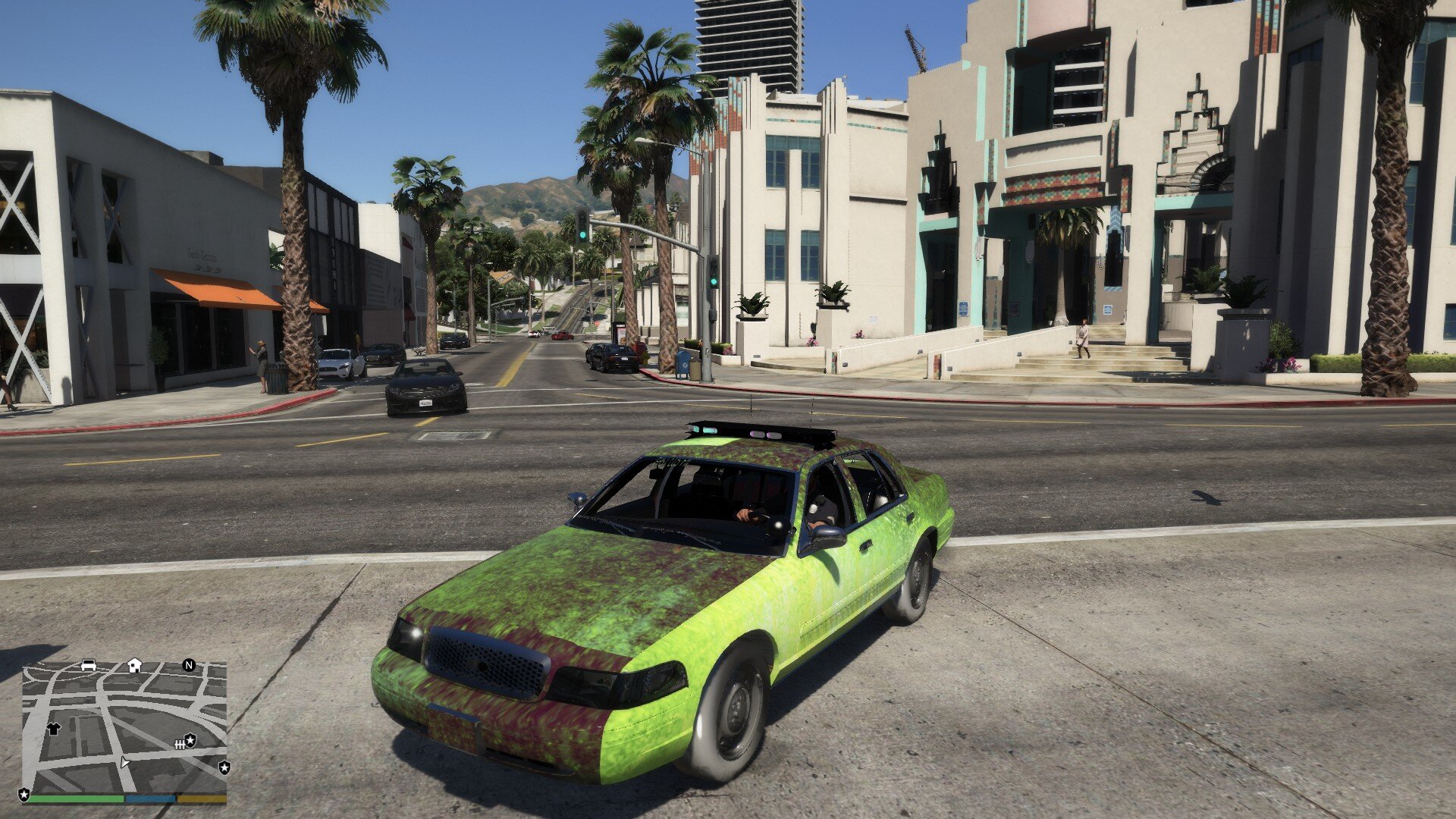The image size is (1456, 819).
Task: Select the house safehouse marker on minimap
Action: [x=134, y=665]
